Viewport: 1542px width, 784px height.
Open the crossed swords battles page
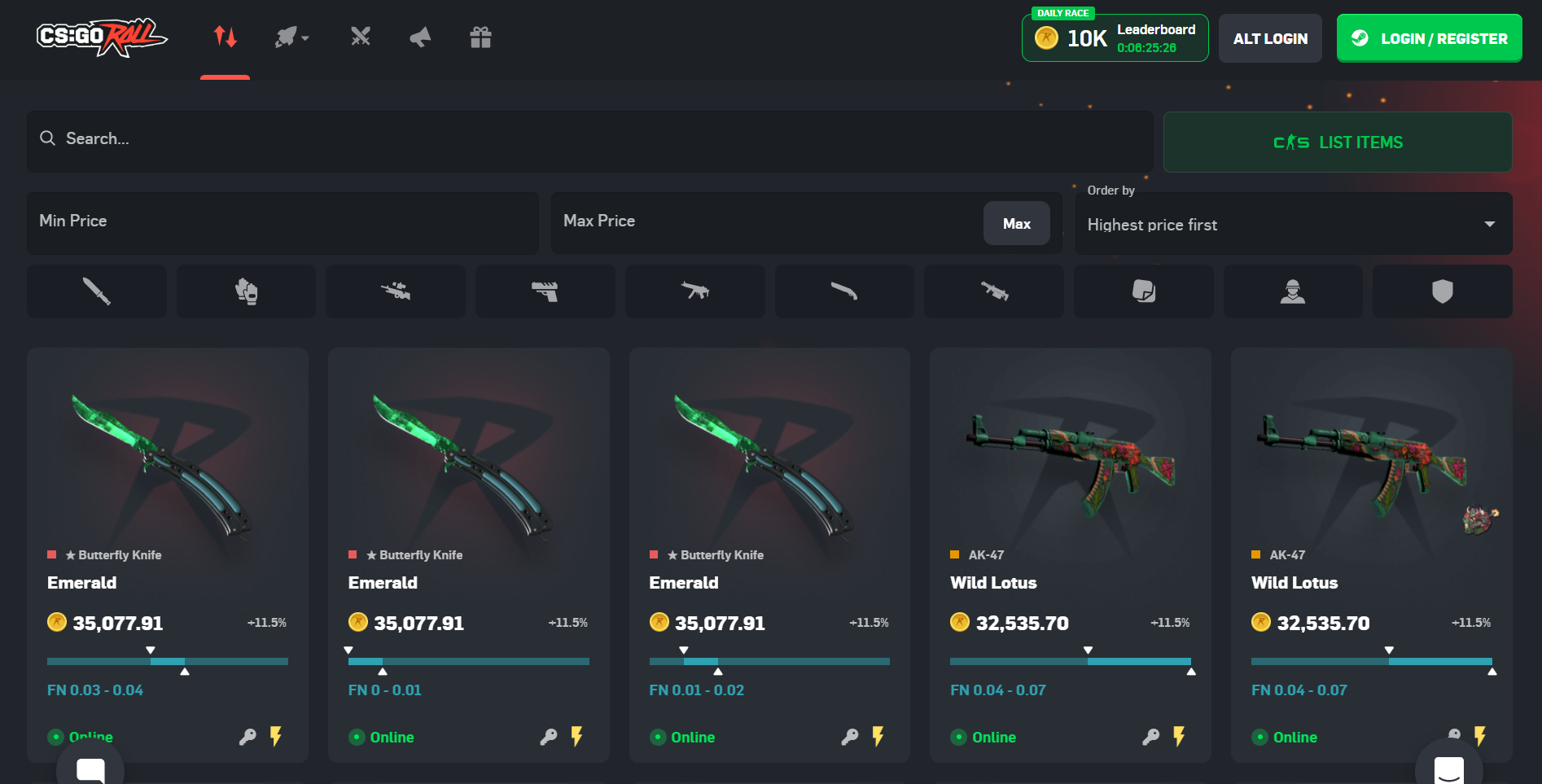(361, 37)
